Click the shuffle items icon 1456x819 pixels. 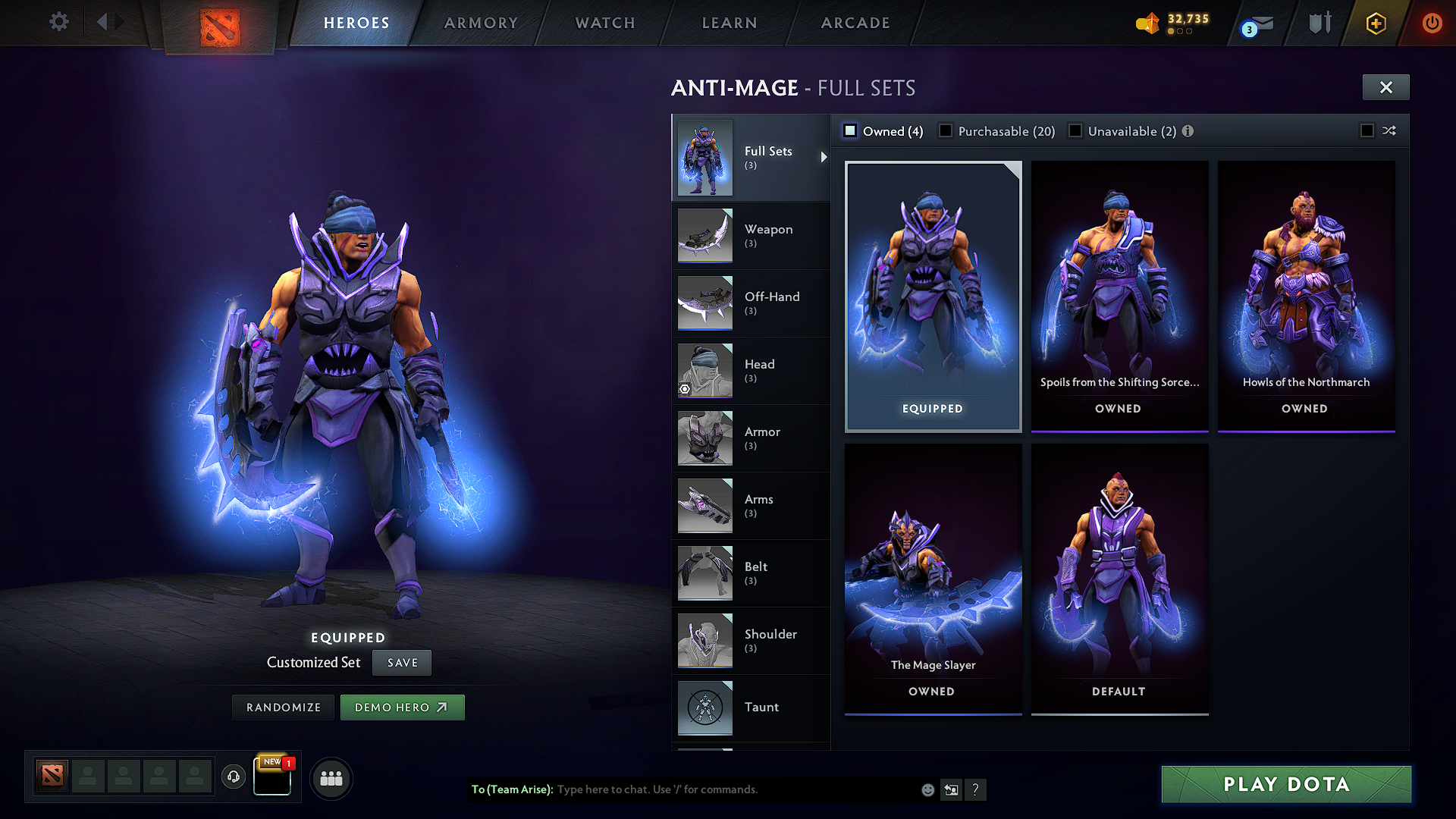click(x=1389, y=130)
